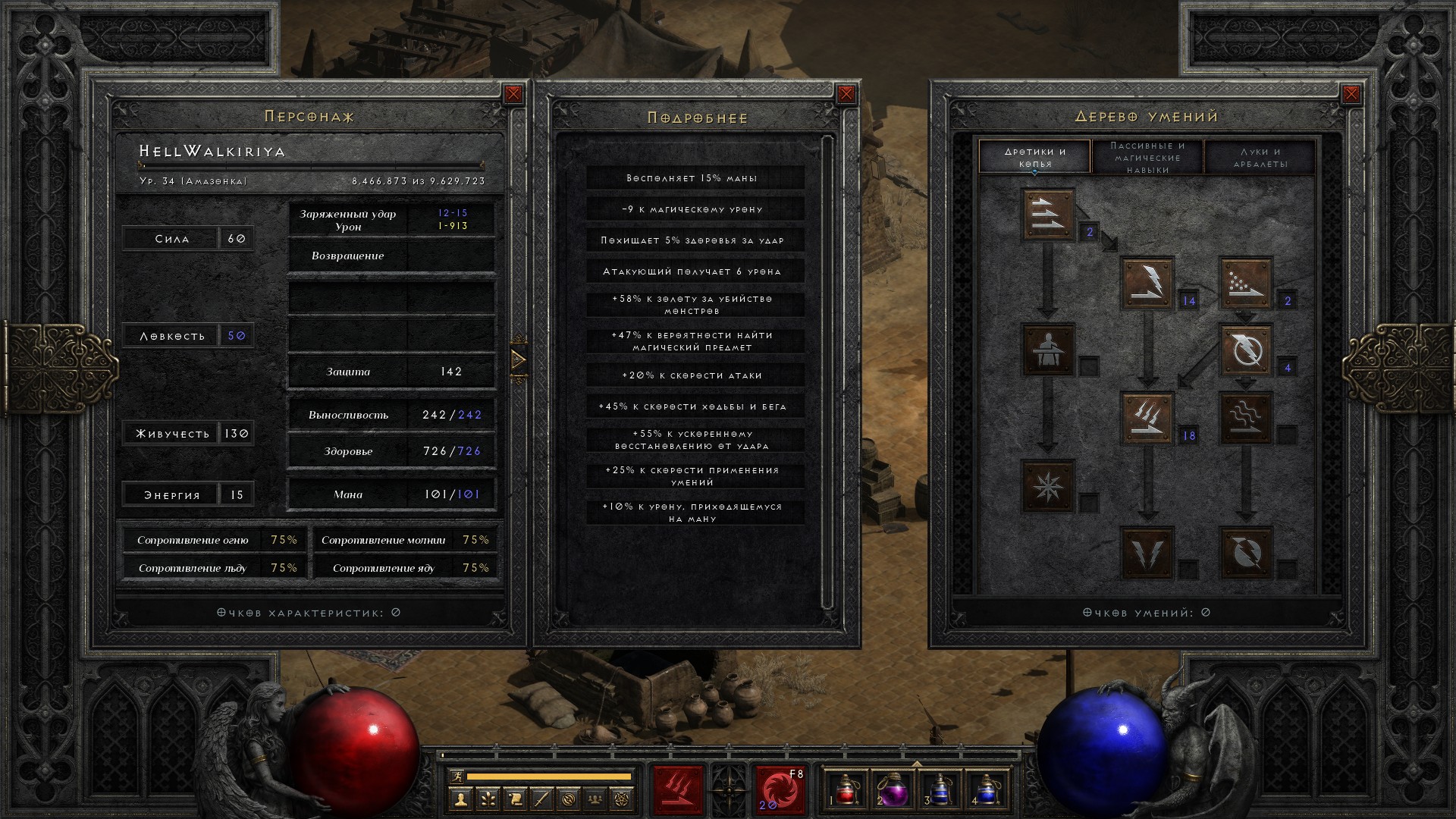Select the triple-spear Jab skill icon
1456x819 pixels.
[x=1049, y=215]
